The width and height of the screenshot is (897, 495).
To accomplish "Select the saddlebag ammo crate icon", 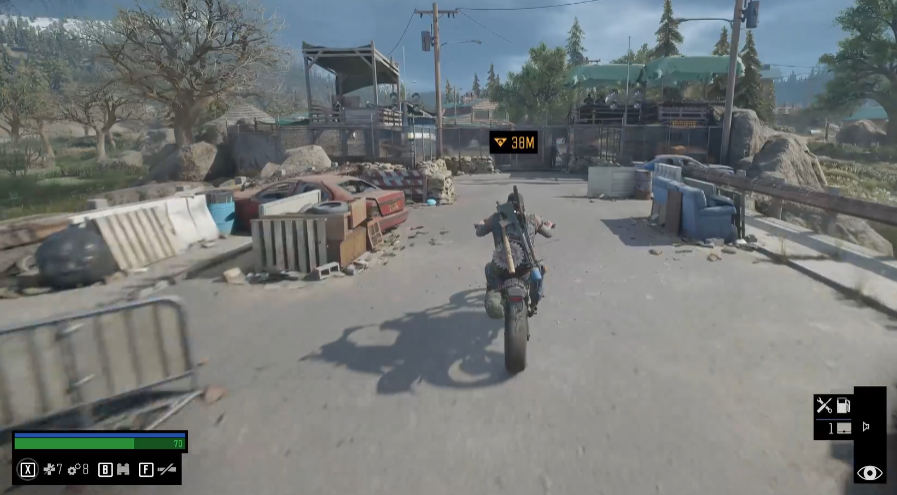I will tap(843, 428).
